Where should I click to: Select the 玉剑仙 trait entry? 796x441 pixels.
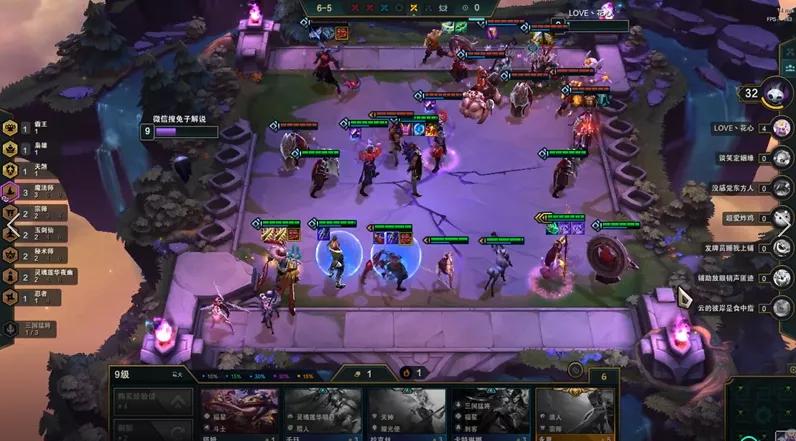coord(40,233)
